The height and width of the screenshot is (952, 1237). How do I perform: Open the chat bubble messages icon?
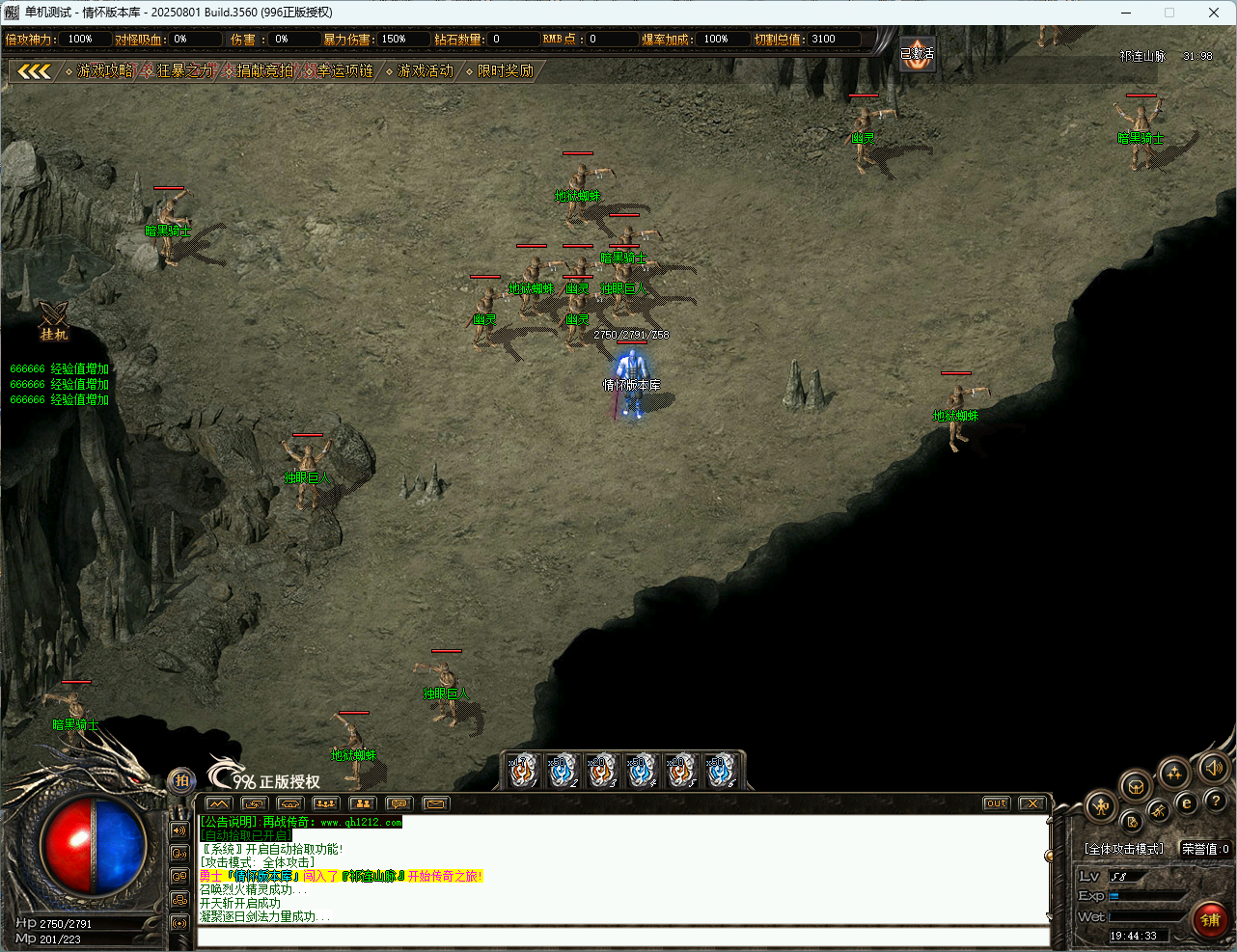point(399,803)
